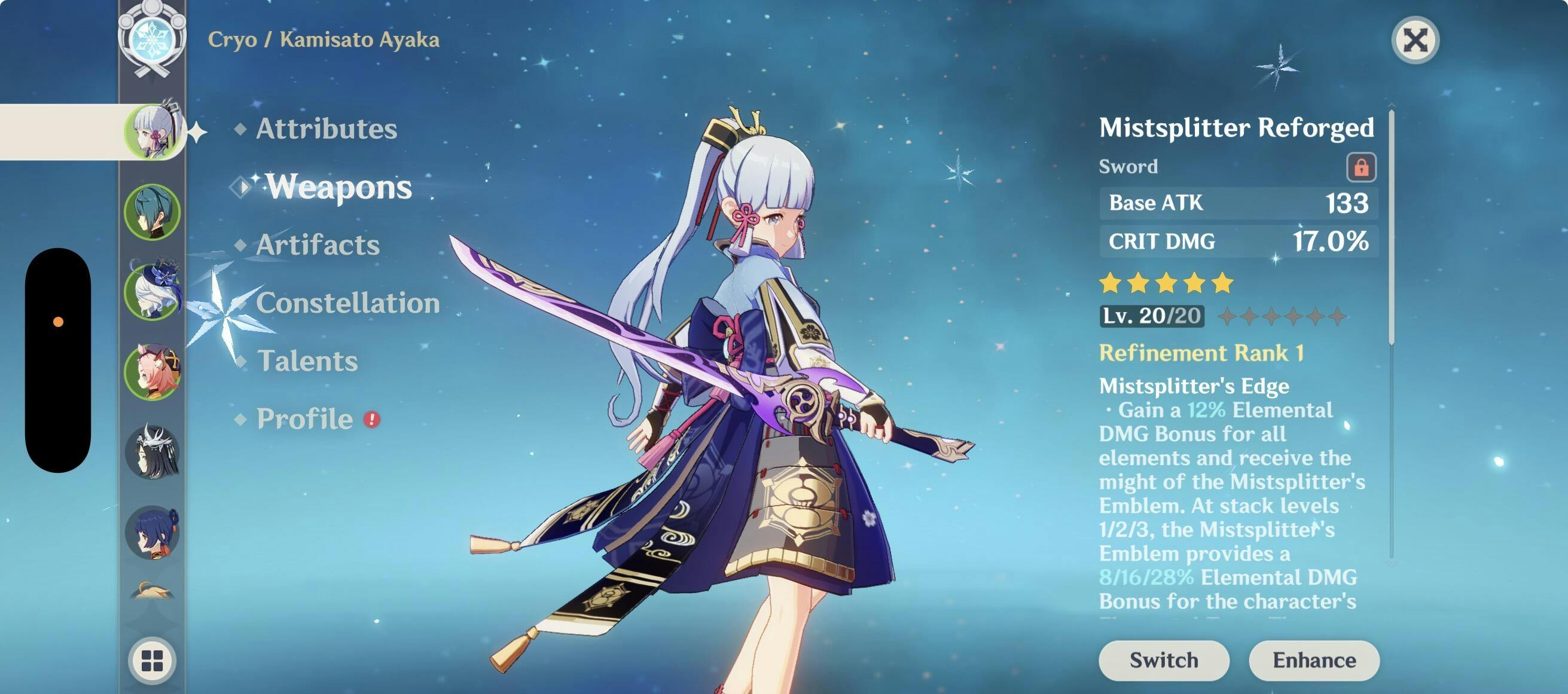Choose the teal-haired character portrait
Viewport: 1568px width, 694px height.
(x=152, y=212)
